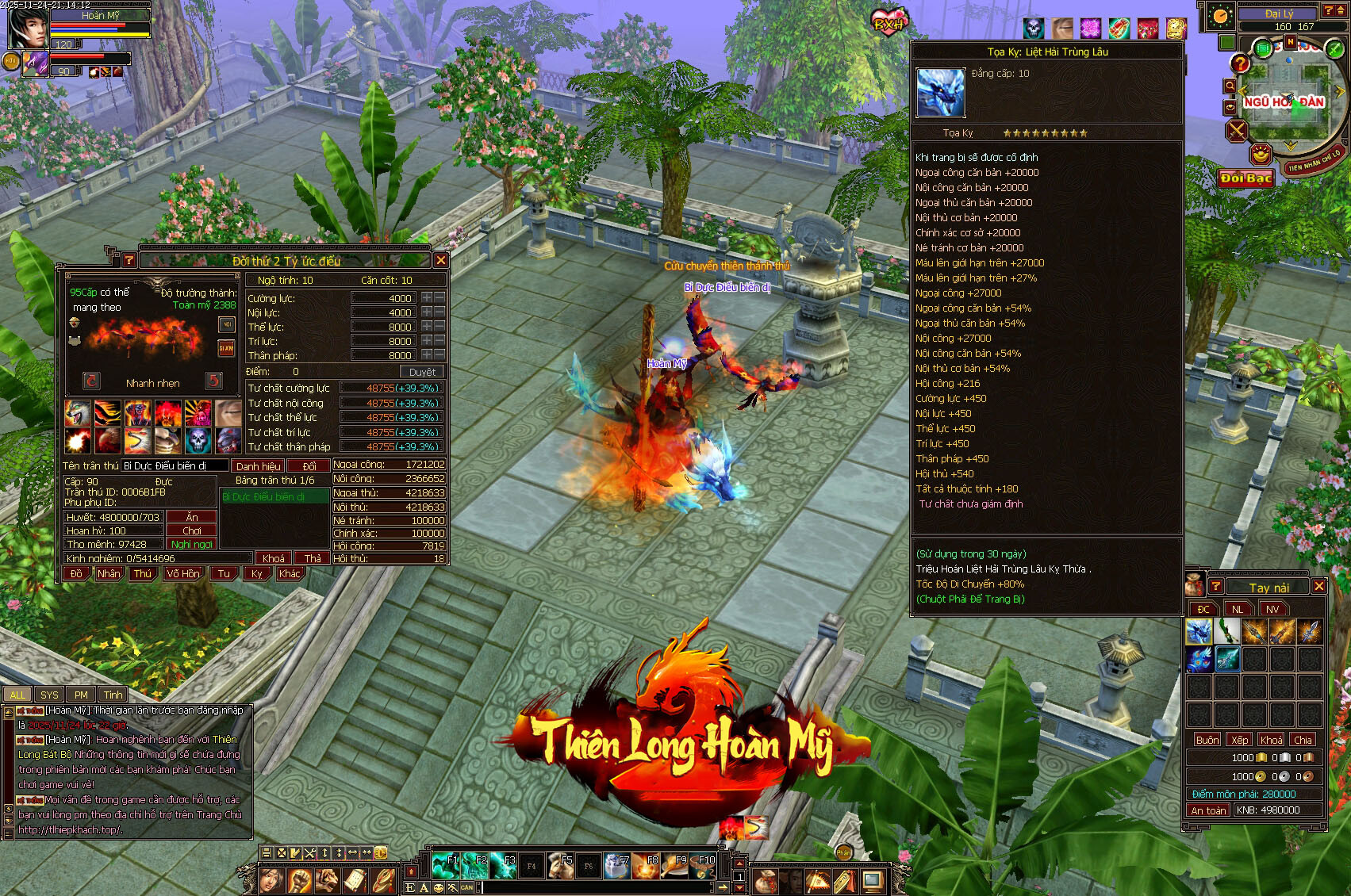Close the pet info window

(x=441, y=260)
